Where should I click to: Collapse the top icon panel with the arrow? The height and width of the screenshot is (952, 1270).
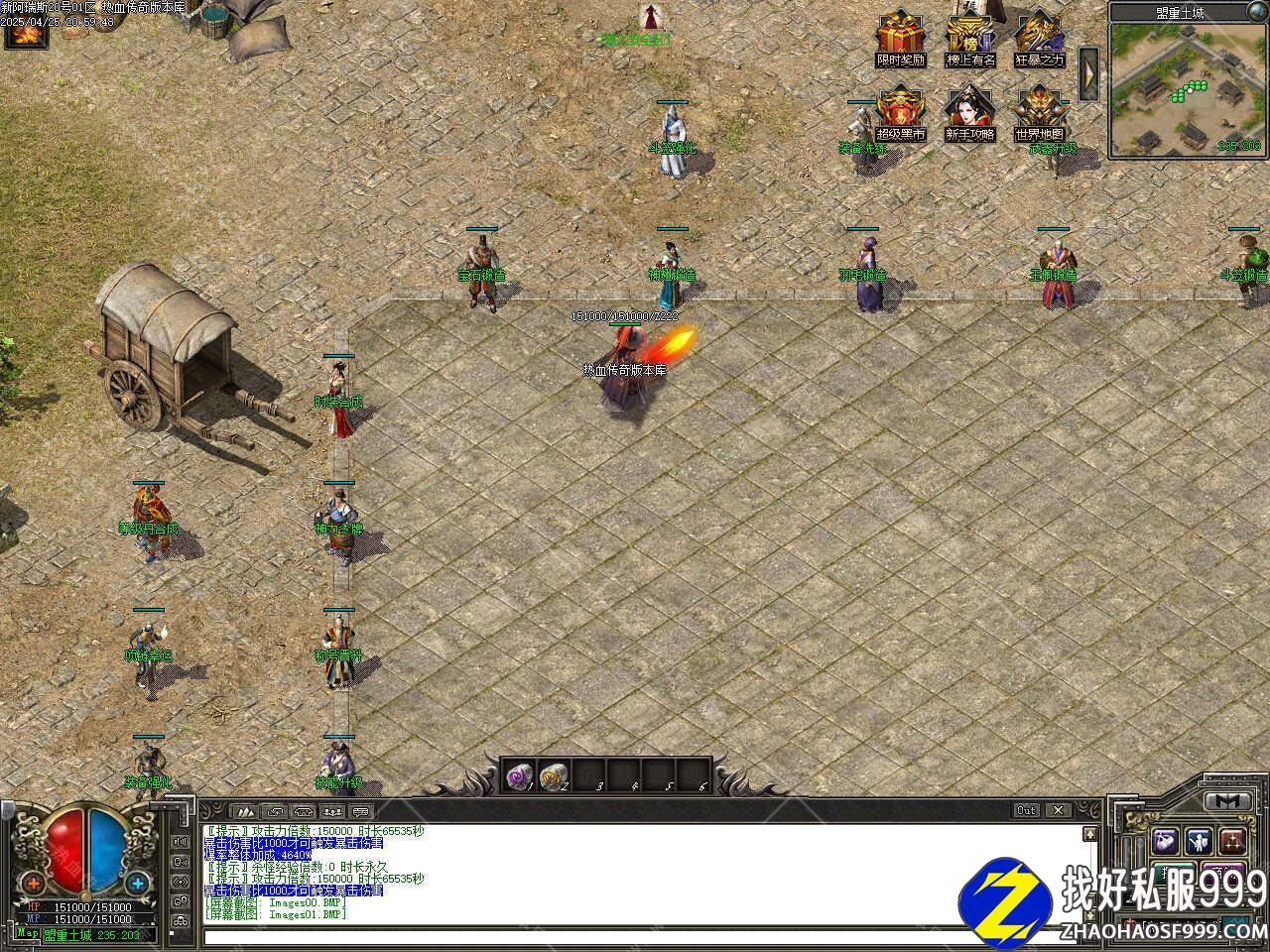[1088, 72]
